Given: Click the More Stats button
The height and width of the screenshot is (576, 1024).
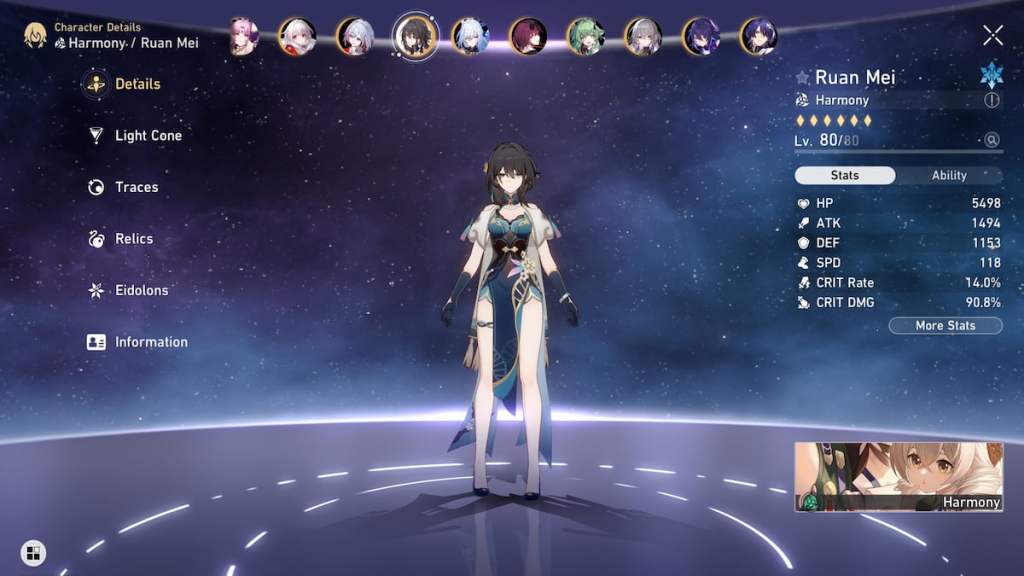Looking at the screenshot, I should click(x=945, y=325).
